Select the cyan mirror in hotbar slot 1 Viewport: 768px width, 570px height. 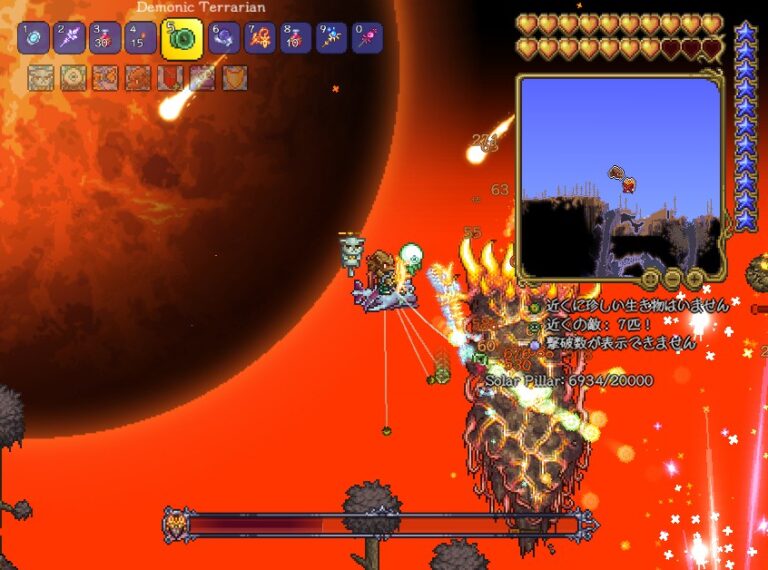[x=34, y=38]
